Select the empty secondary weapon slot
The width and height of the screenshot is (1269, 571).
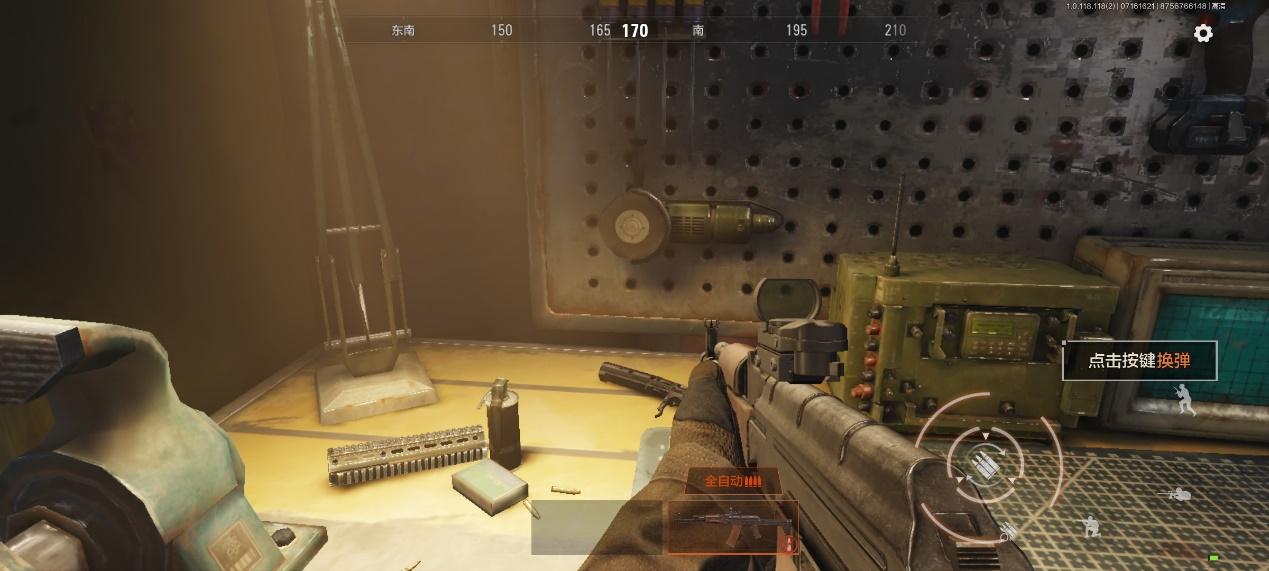coord(597,527)
